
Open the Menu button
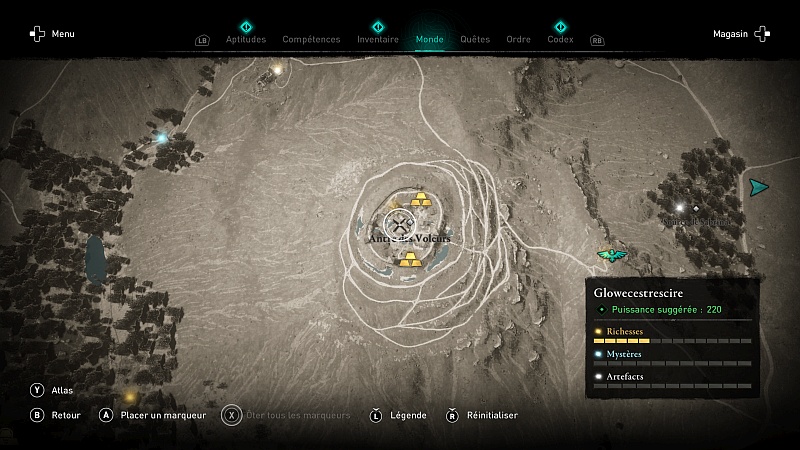coord(52,34)
